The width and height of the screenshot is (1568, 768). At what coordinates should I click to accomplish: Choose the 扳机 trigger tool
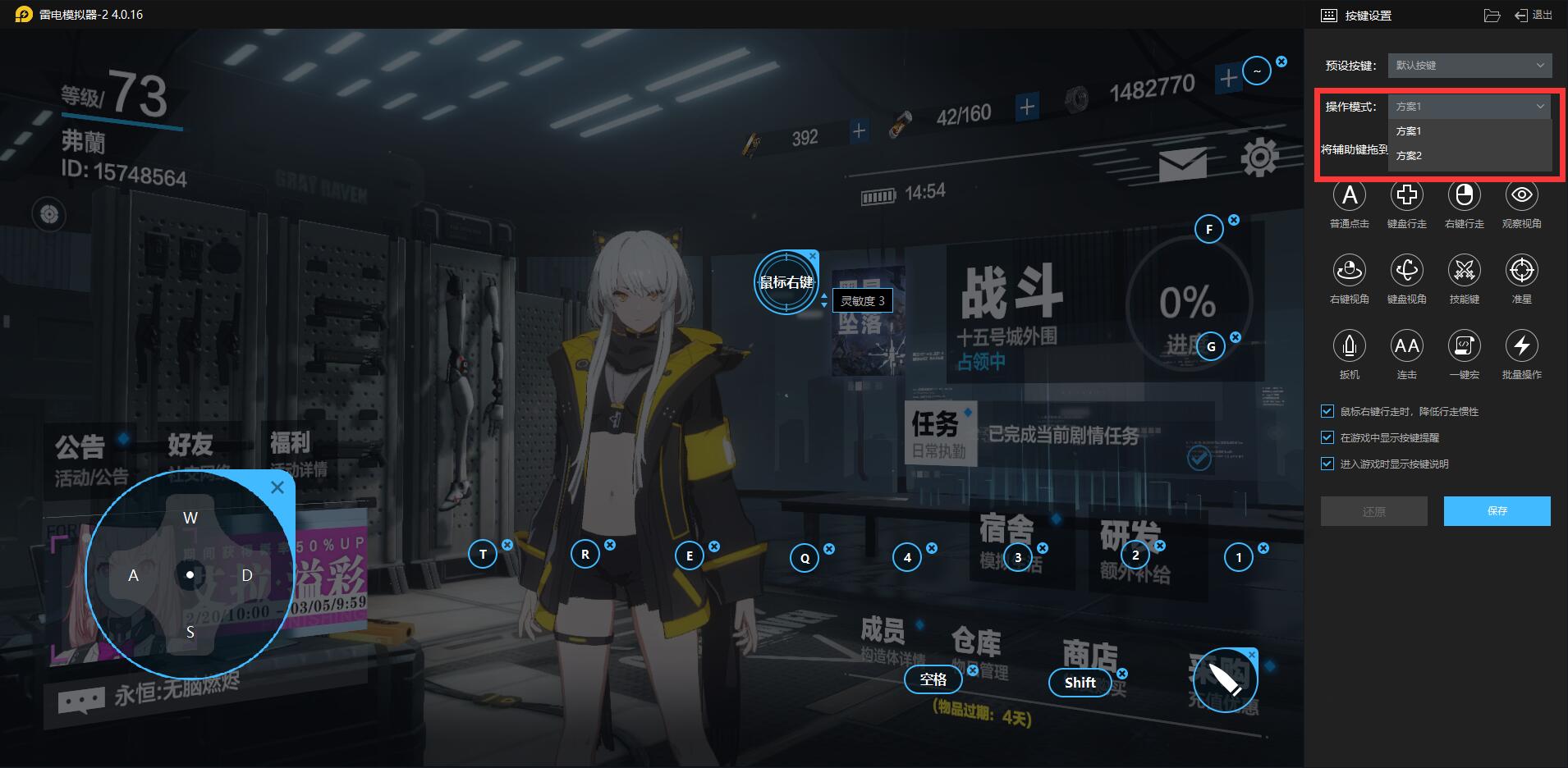(1349, 346)
